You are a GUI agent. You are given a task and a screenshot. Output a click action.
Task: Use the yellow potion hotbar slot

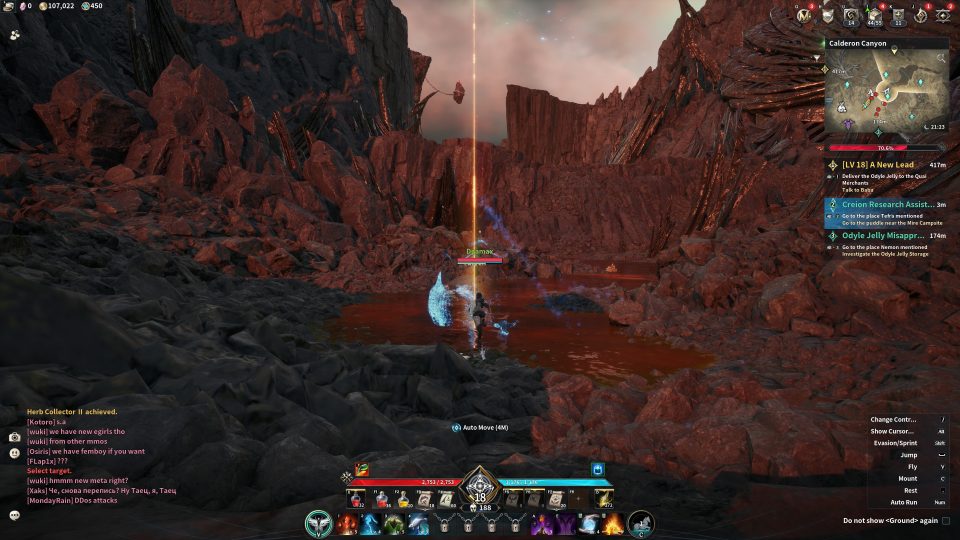(x=403, y=497)
